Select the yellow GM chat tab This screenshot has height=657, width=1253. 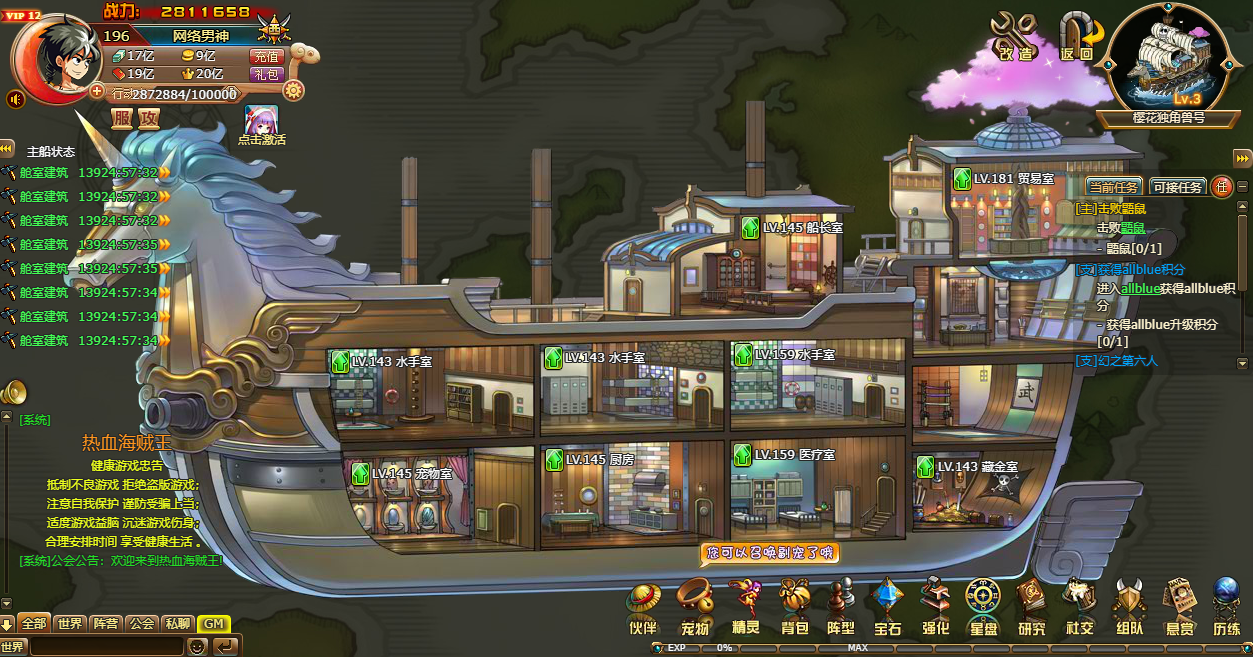(x=213, y=623)
